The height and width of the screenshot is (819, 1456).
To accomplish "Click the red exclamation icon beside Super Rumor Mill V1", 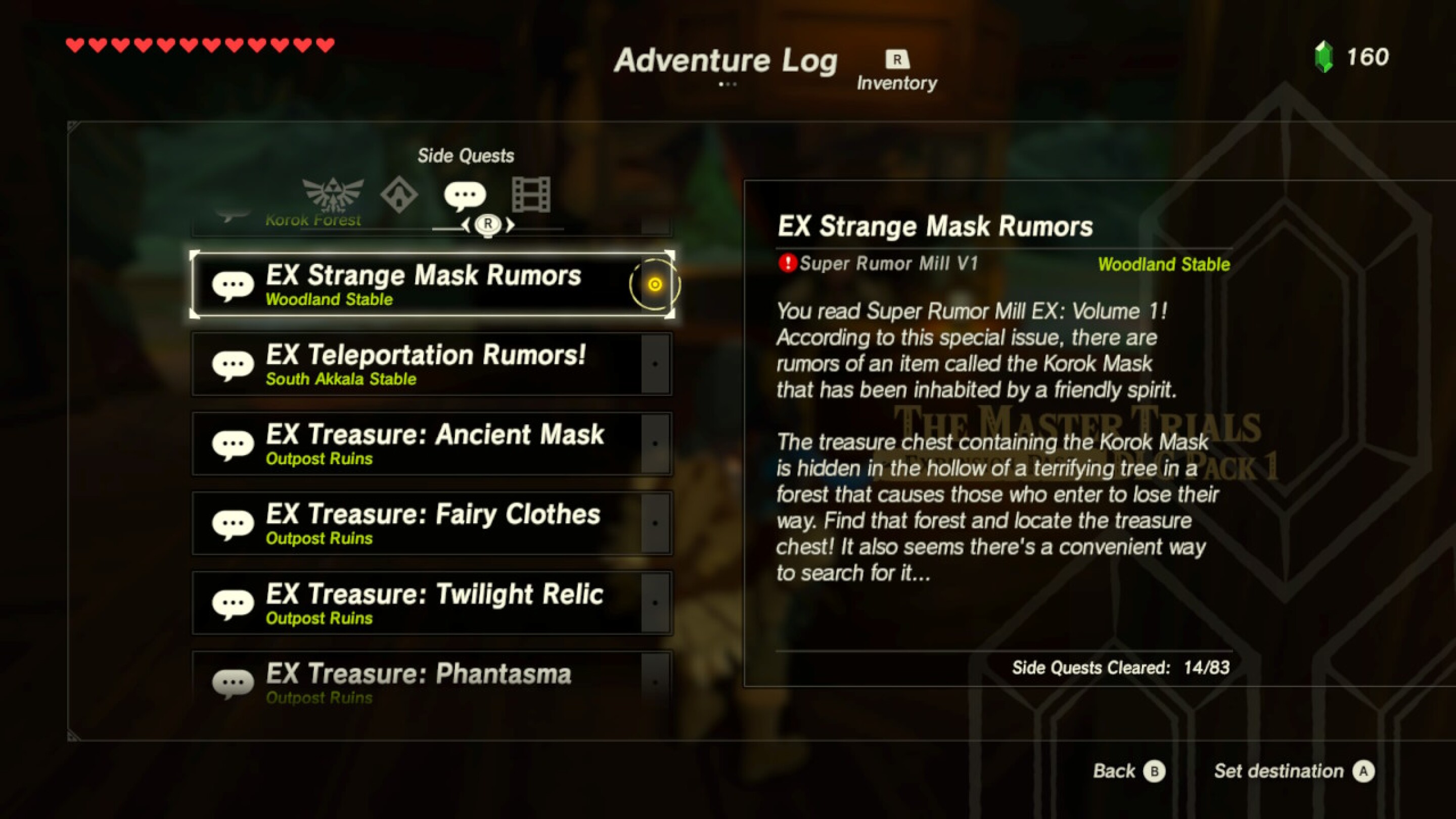I will (788, 263).
